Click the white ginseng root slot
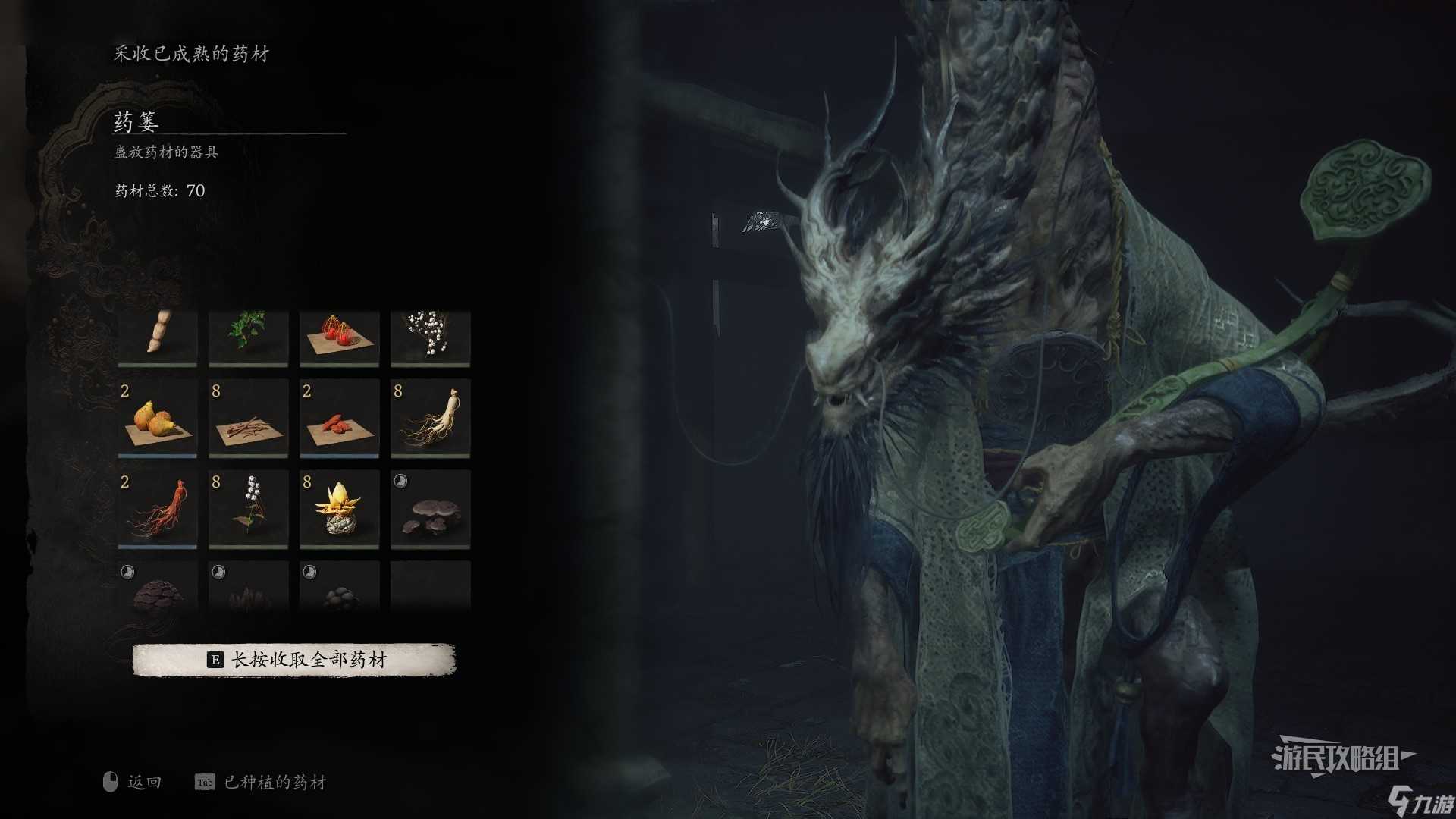 tap(431, 419)
